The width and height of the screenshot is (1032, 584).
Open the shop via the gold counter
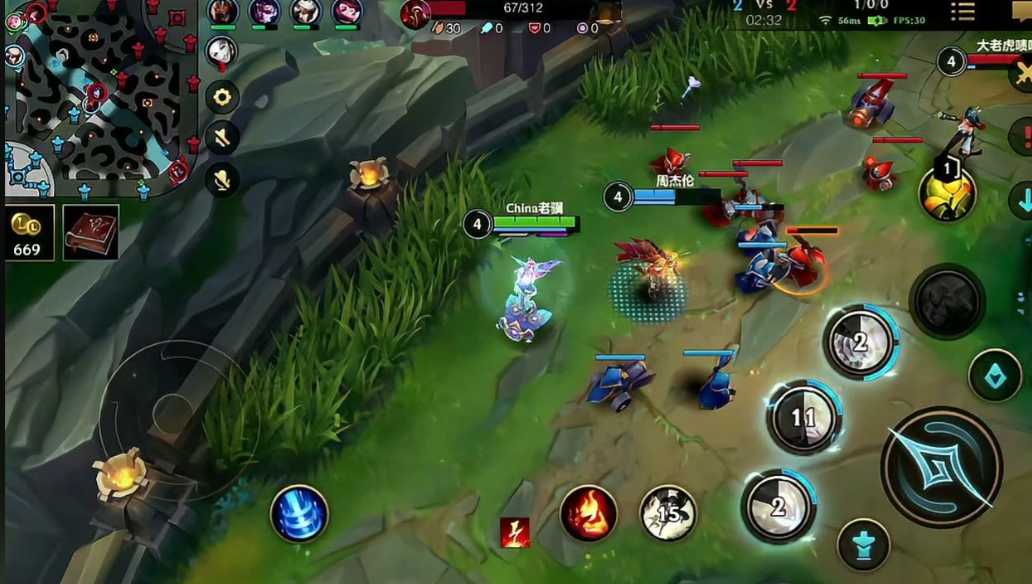click(28, 234)
